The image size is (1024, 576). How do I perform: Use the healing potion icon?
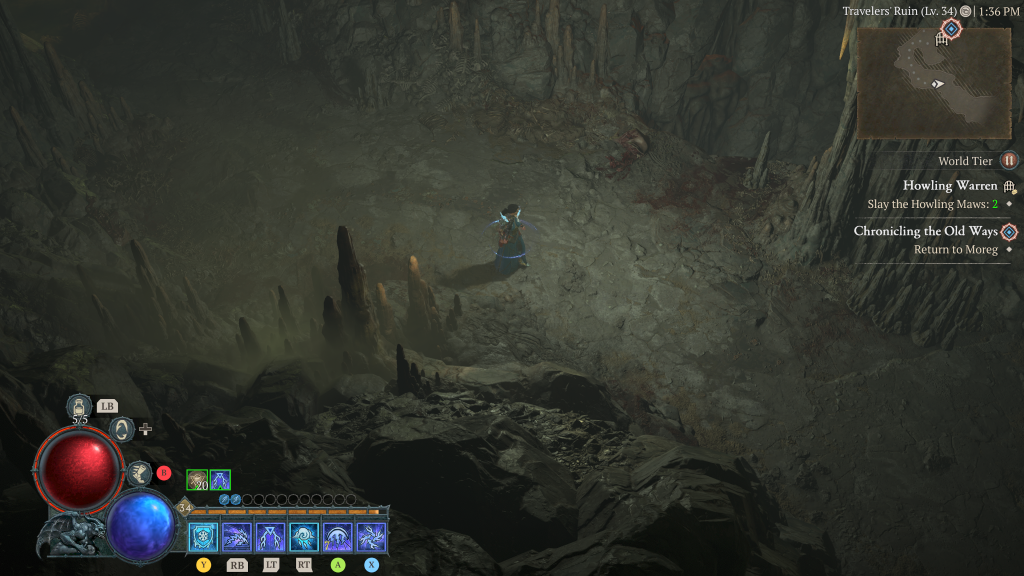click(x=79, y=406)
